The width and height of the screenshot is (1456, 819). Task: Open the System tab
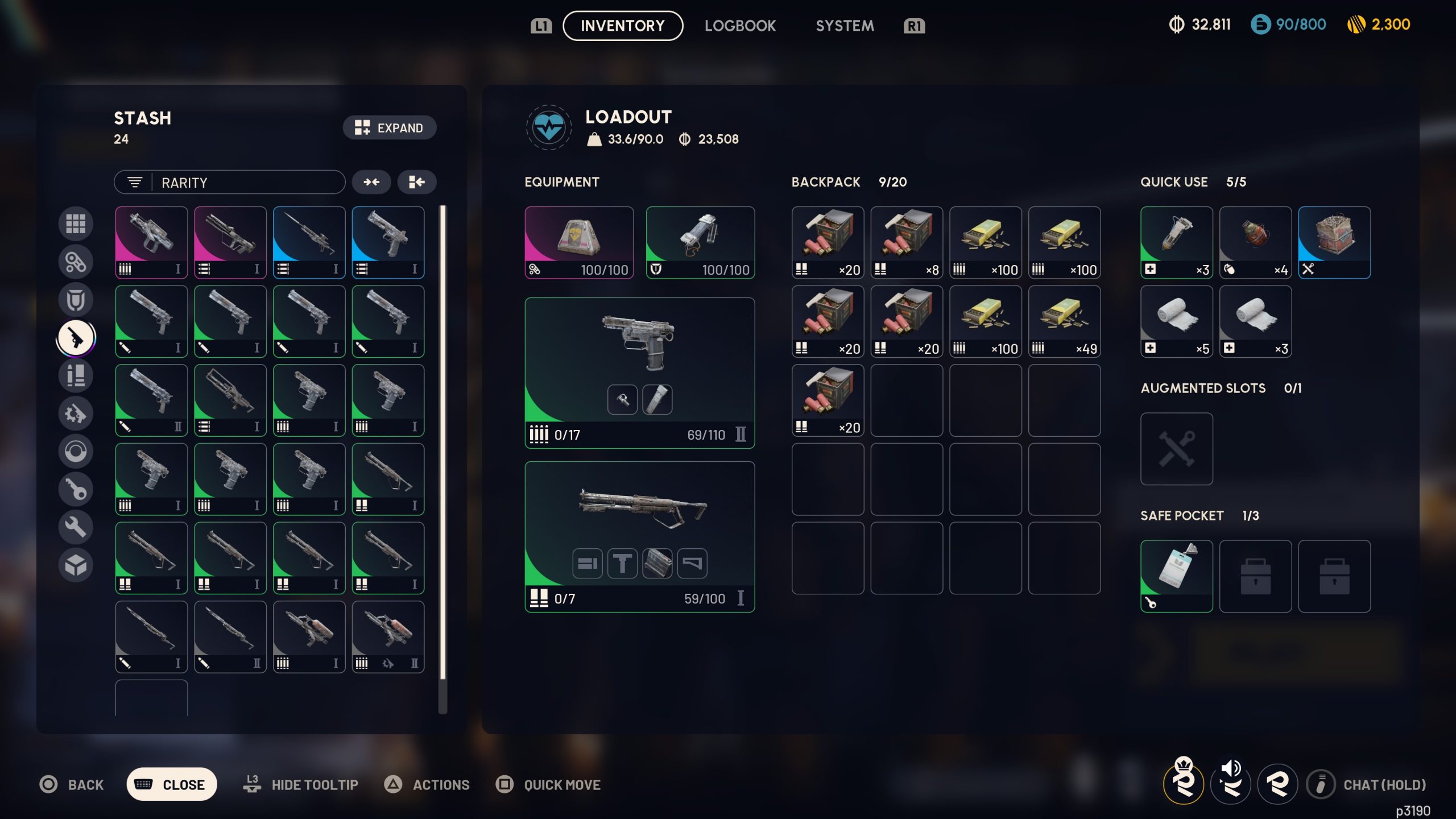(845, 26)
